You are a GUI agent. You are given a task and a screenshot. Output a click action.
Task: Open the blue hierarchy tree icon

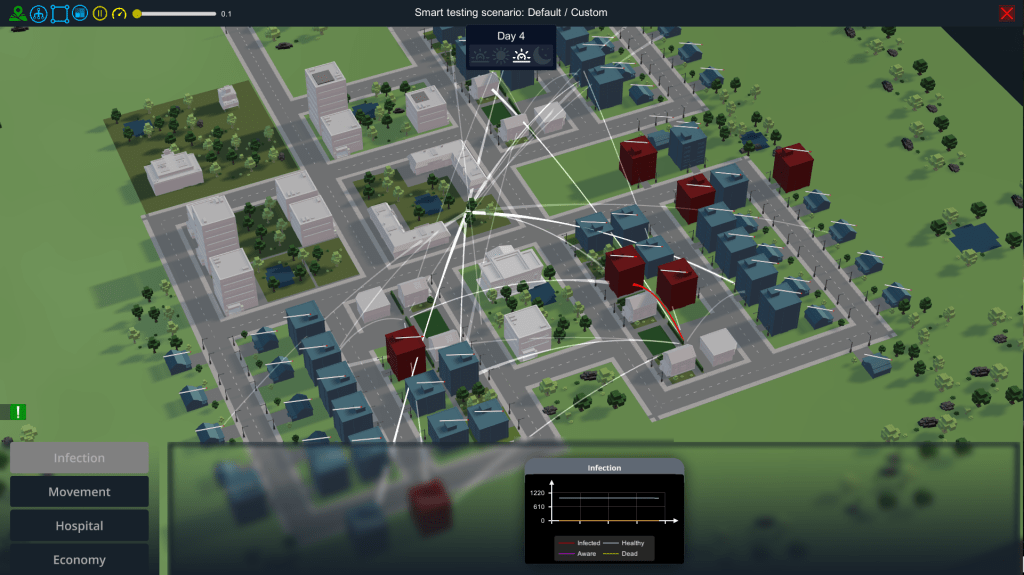(x=38, y=13)
